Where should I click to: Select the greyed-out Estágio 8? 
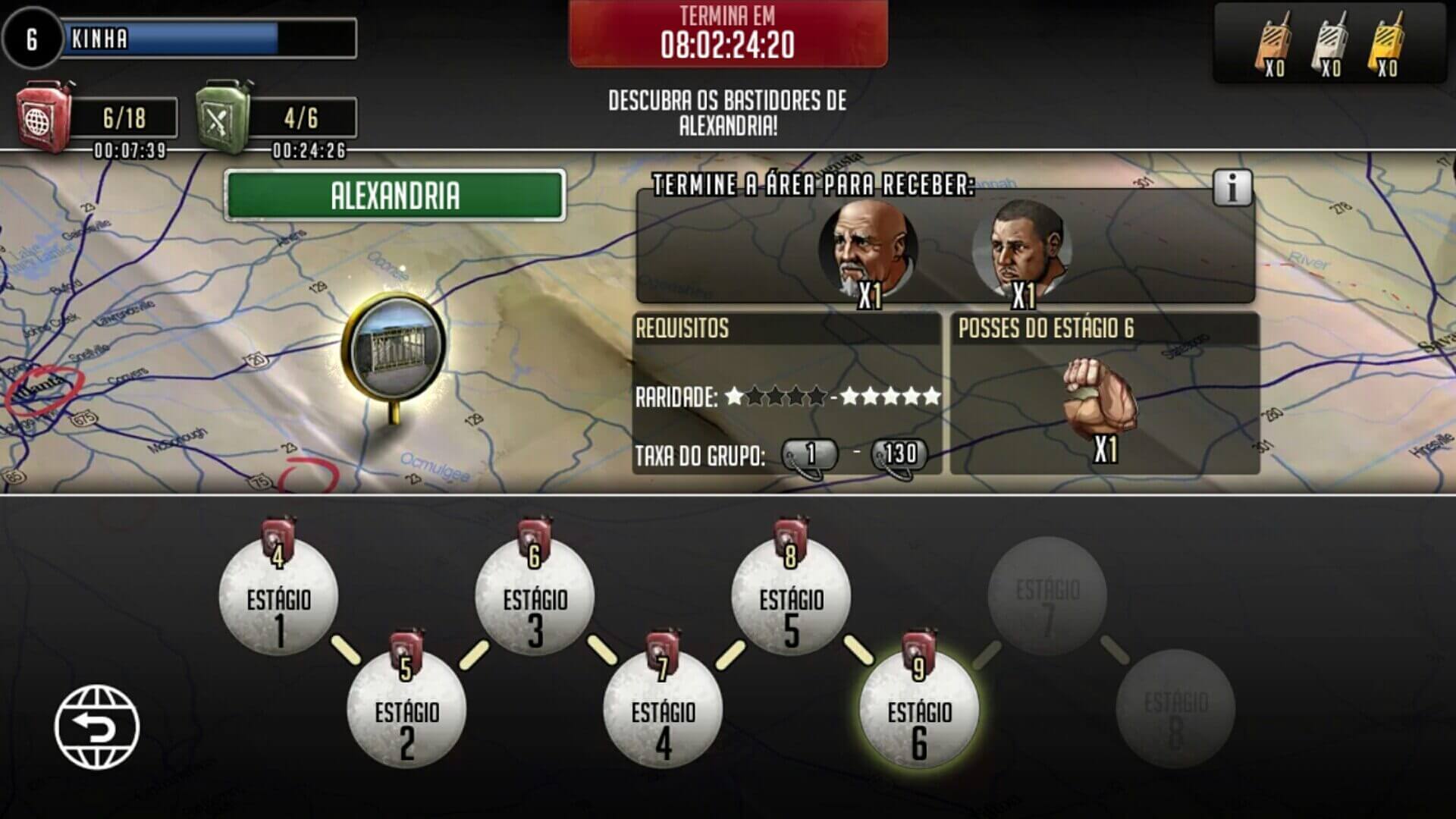coord(1175,709)
